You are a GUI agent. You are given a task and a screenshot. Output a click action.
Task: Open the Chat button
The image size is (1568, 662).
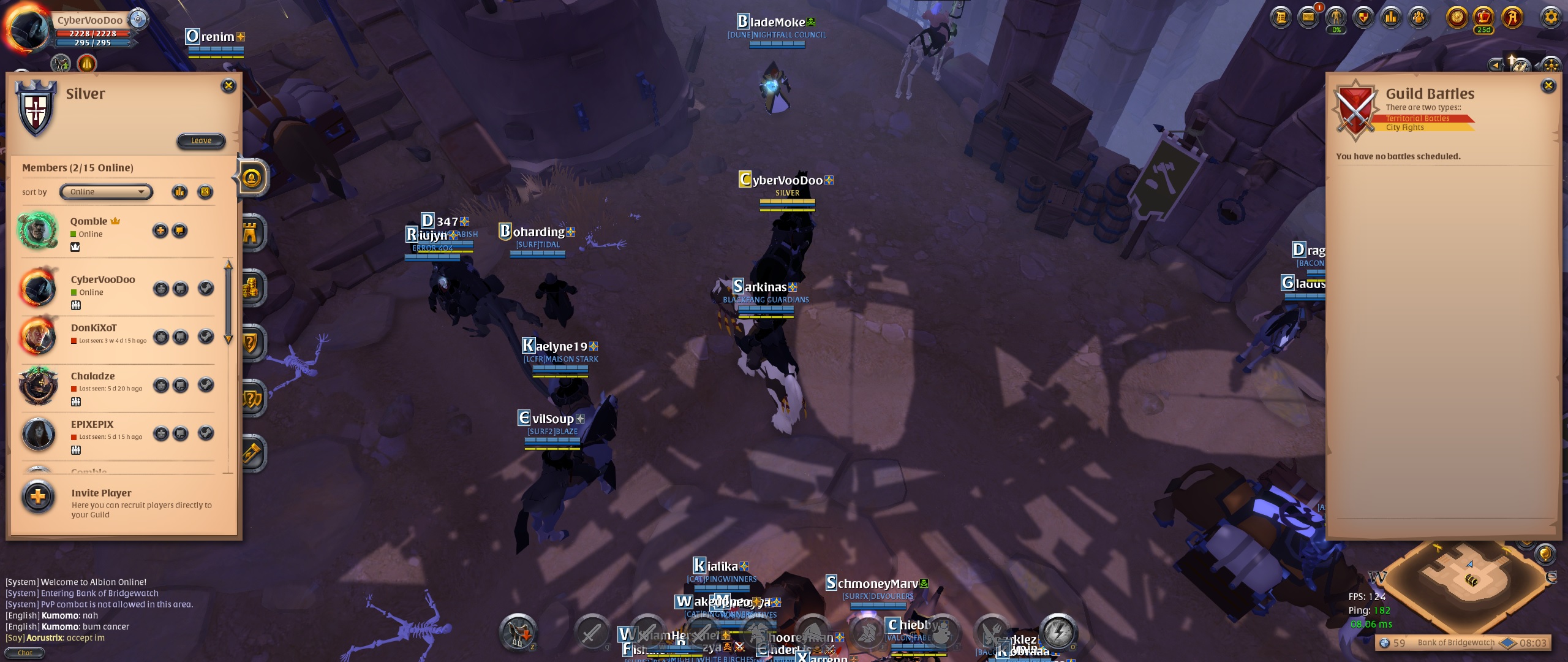(25, 653)
